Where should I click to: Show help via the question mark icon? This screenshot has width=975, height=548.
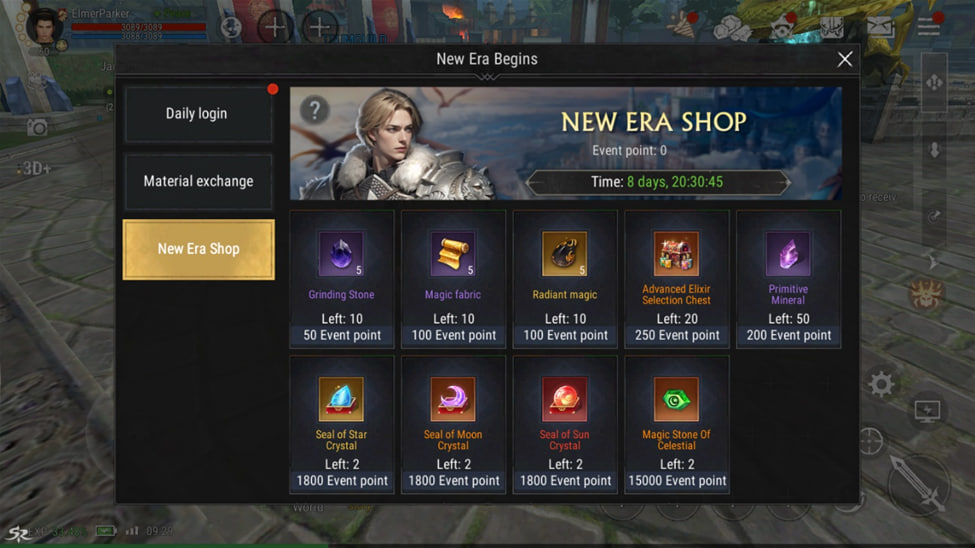pos(314,110)
